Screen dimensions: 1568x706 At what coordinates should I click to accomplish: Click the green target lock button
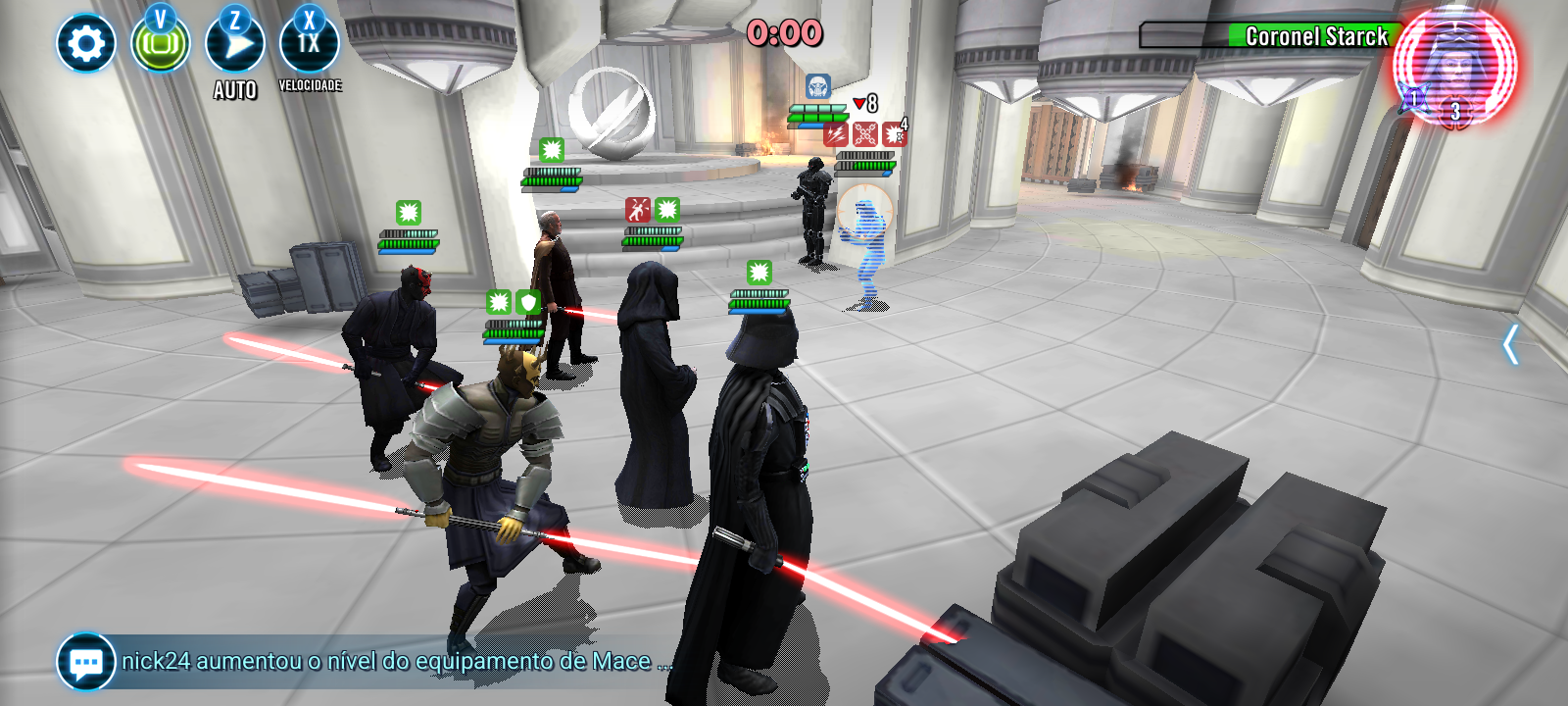[x=161, y=45]
